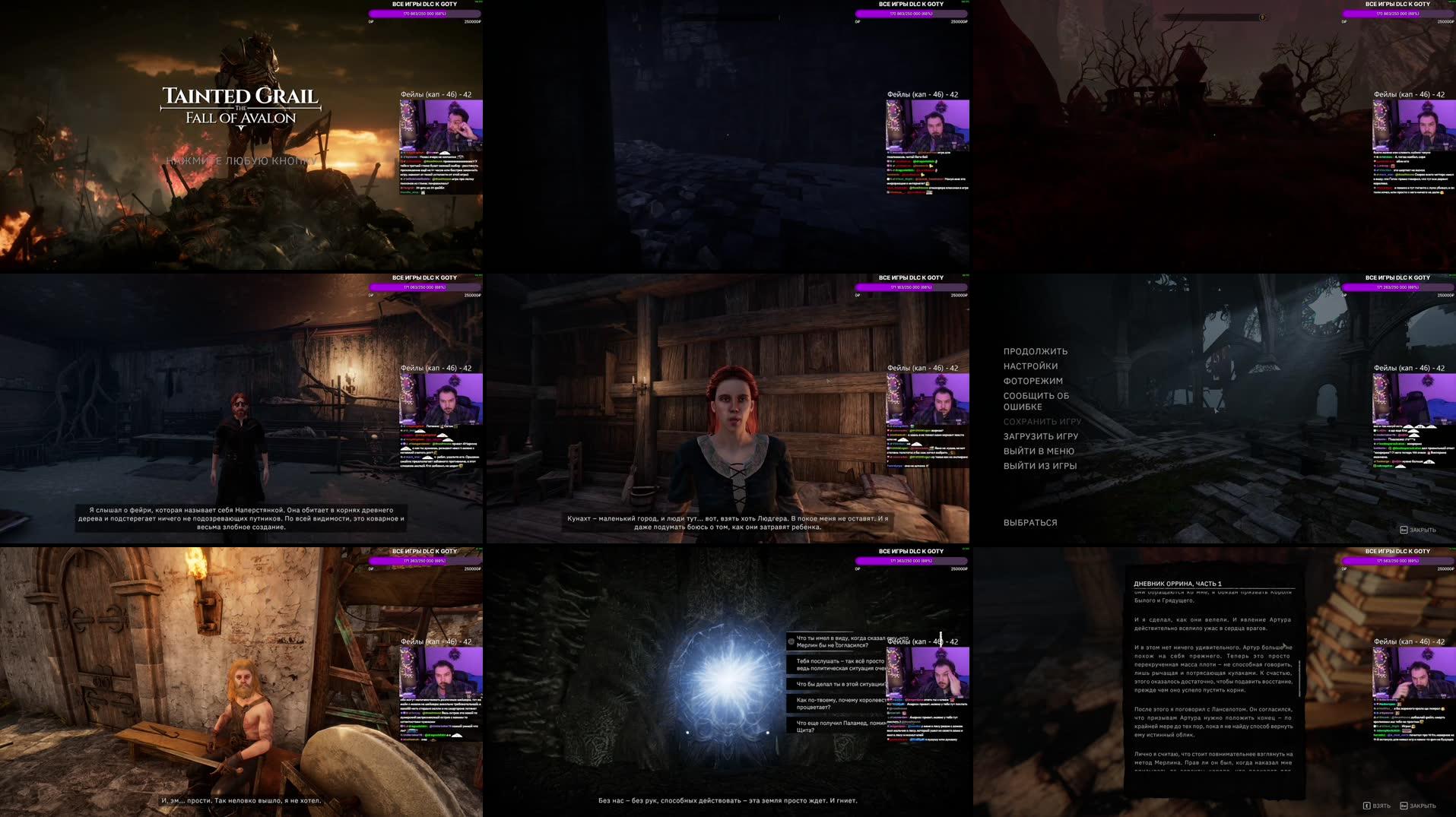This screenshot has height=817, width=1456.
Task: Click the speaker icon on the first dialogue option
Action: coord(791,641)
